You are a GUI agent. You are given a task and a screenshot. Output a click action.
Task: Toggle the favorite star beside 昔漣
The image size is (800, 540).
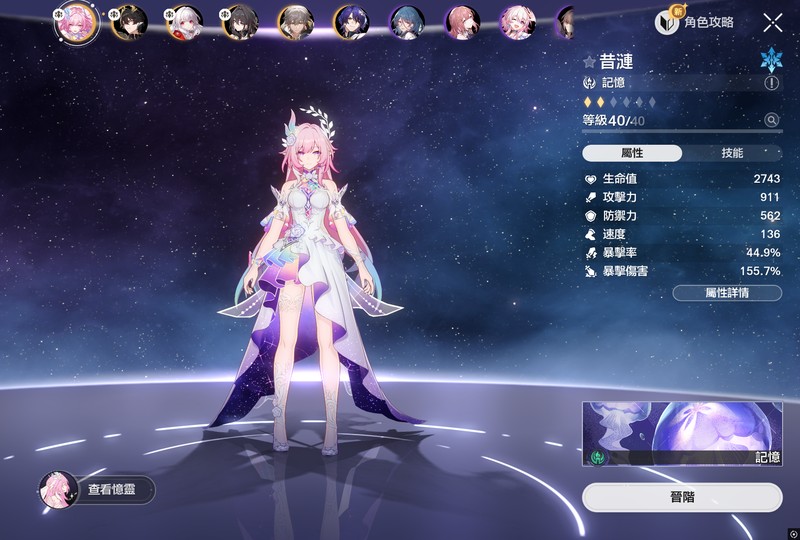tap(589, 62)
